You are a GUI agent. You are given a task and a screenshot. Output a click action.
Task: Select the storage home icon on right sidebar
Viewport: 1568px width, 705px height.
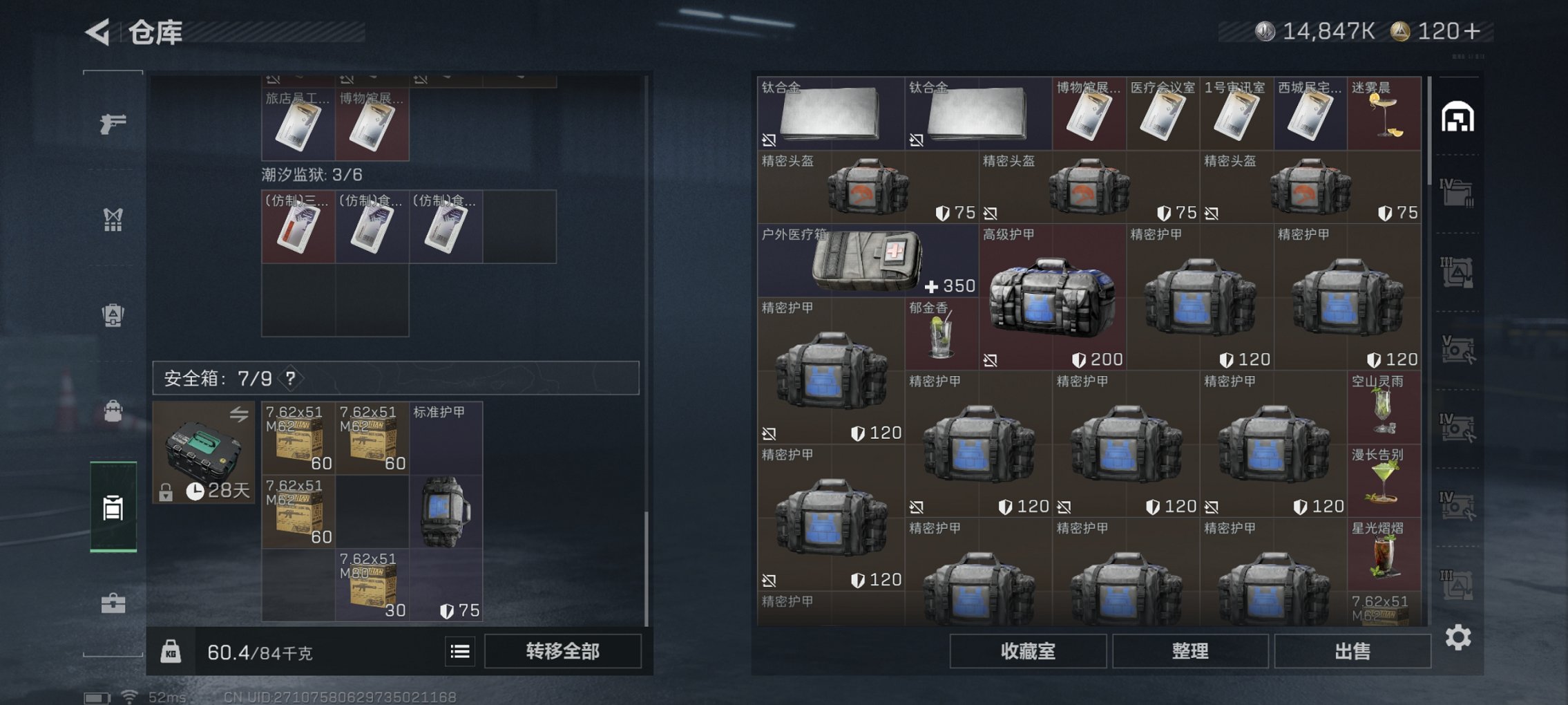click(1457, 117)
